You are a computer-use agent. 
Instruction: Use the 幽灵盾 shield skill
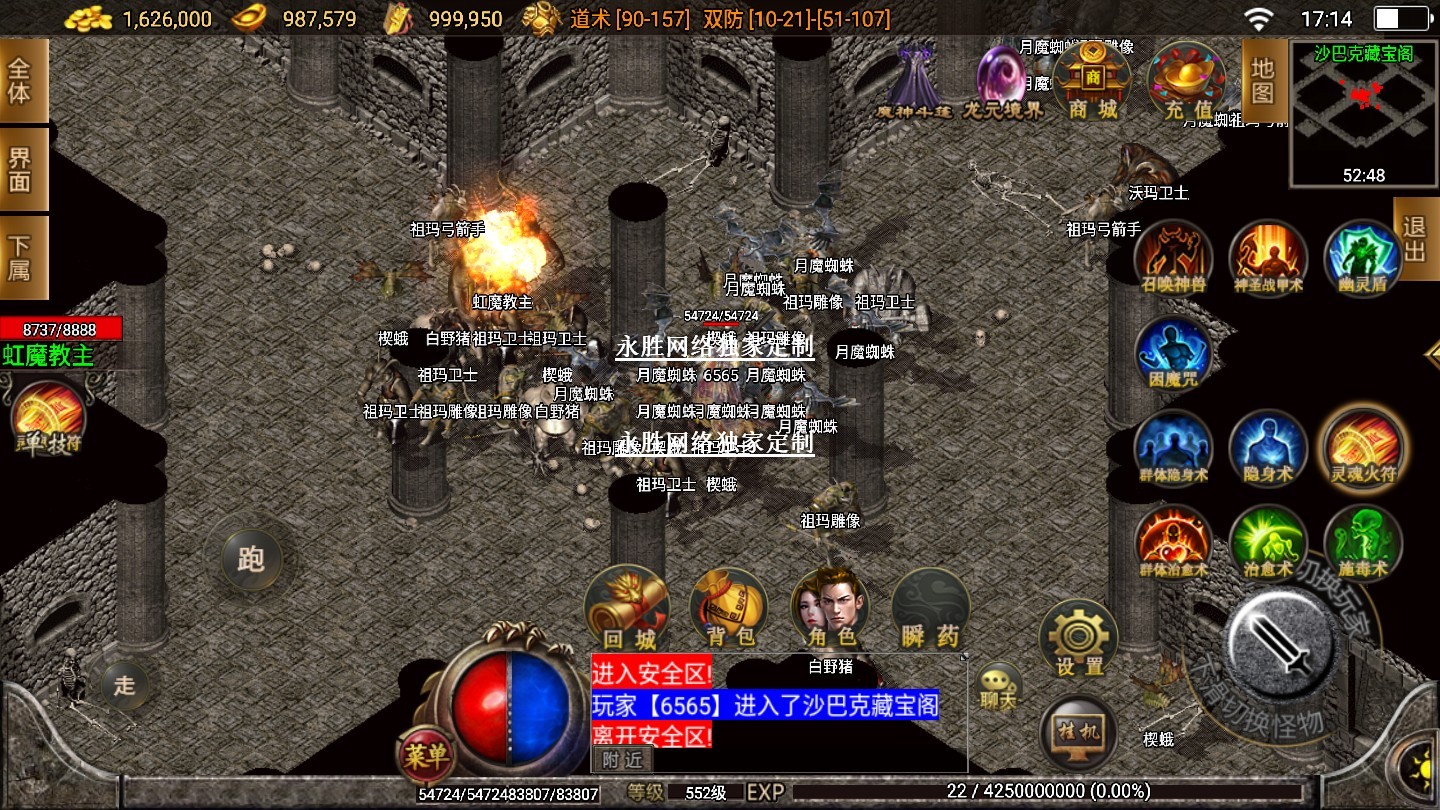coord(1362,257)
